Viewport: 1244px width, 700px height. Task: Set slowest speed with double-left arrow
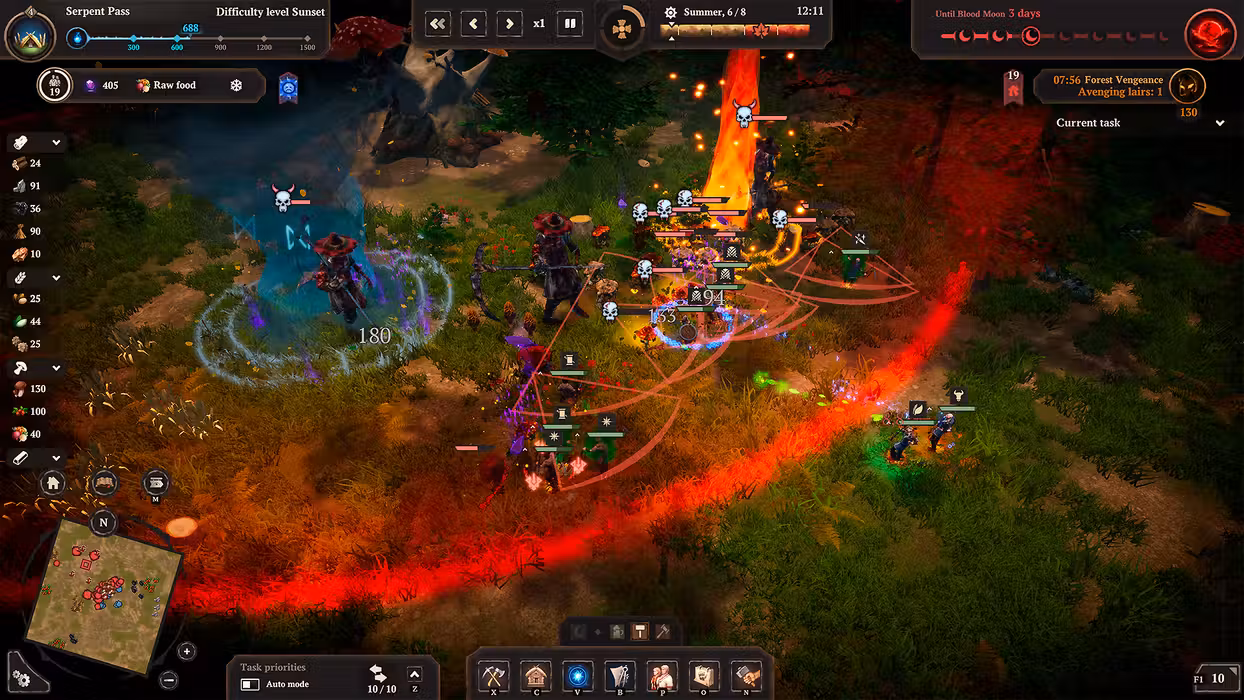(438, 24)
